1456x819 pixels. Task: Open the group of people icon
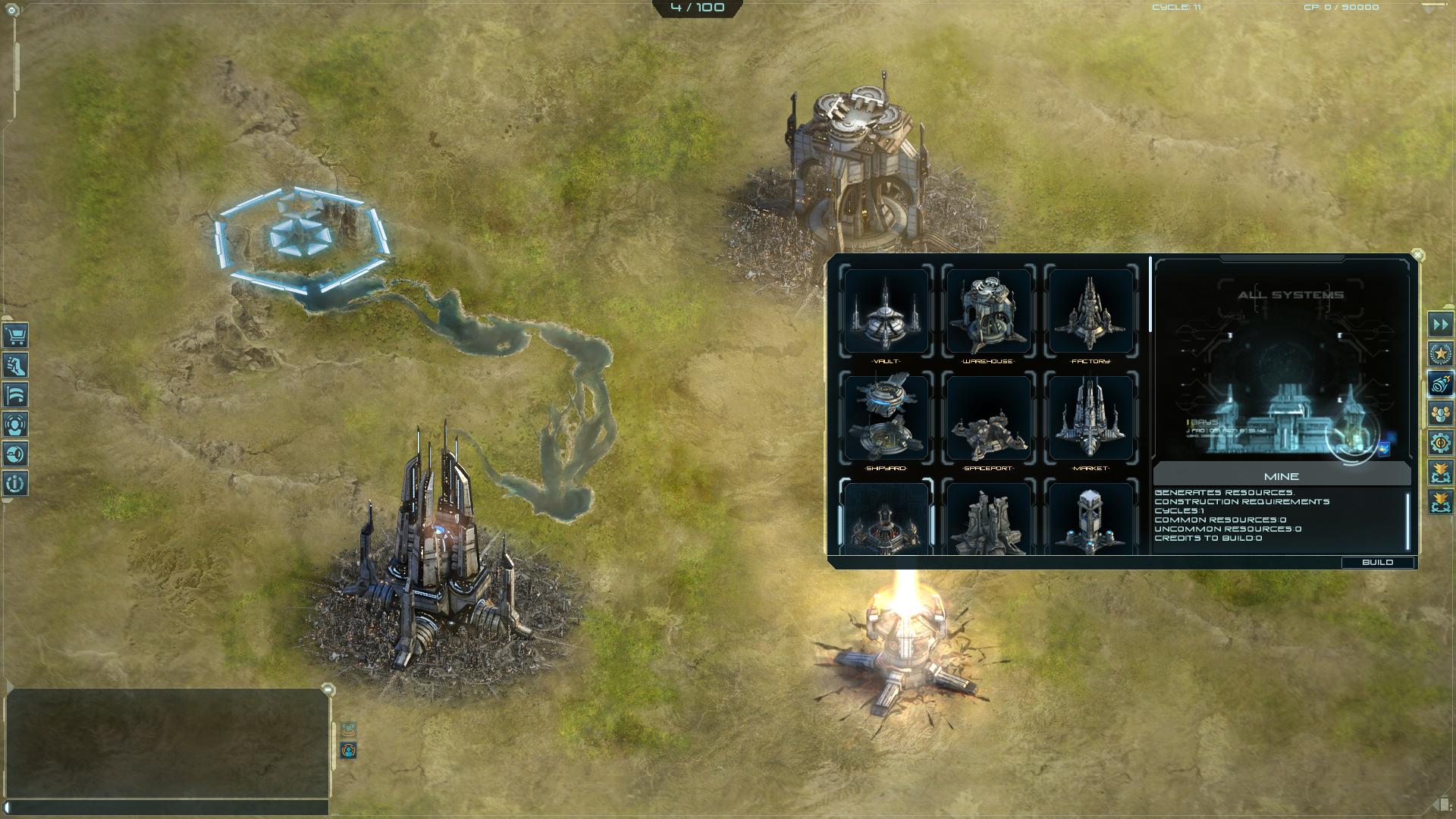pyautogui.click(x=1440, y=413)
